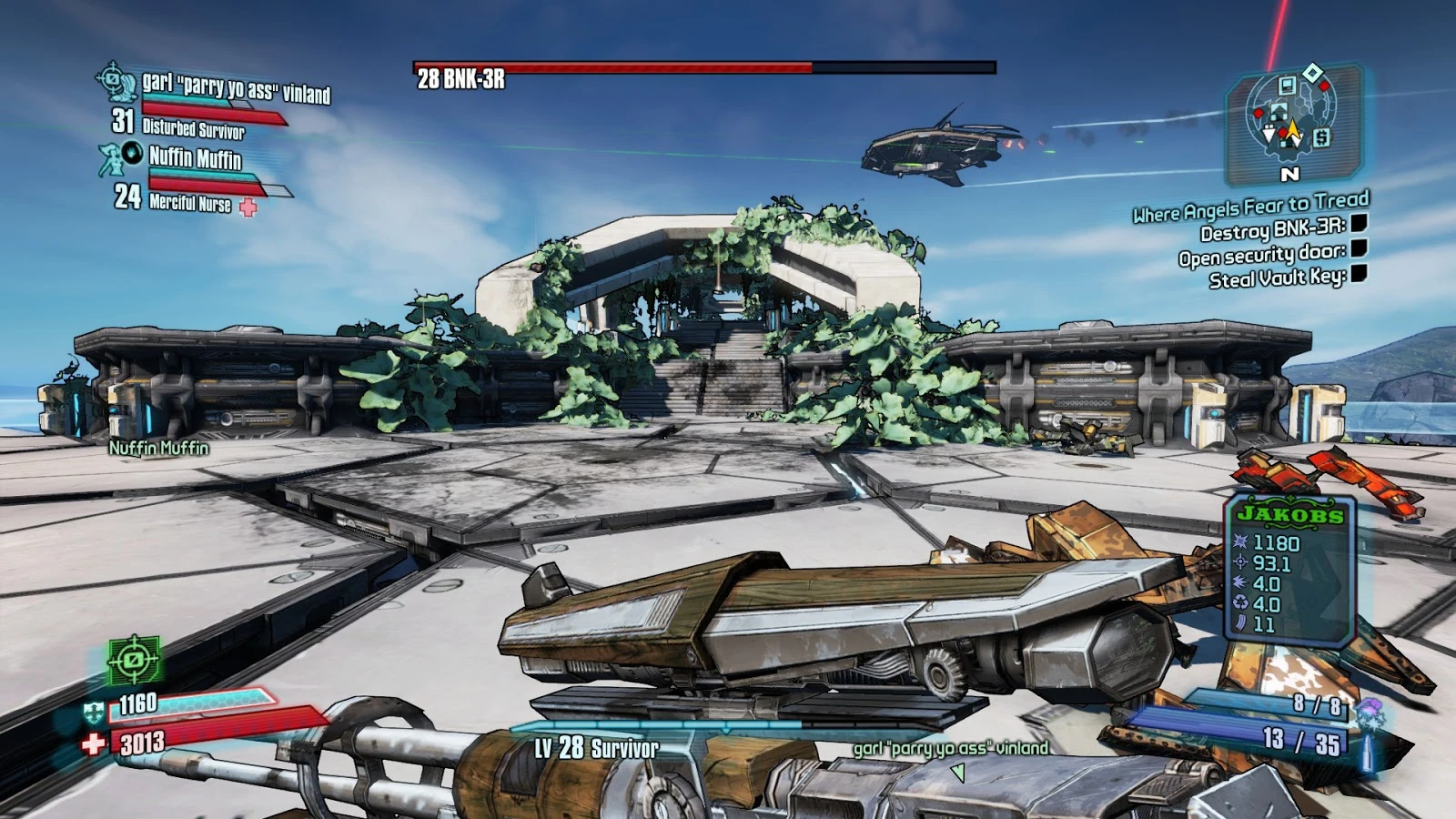Activate the green action skill icon
Screen dimensions: 1456x819
134,659
